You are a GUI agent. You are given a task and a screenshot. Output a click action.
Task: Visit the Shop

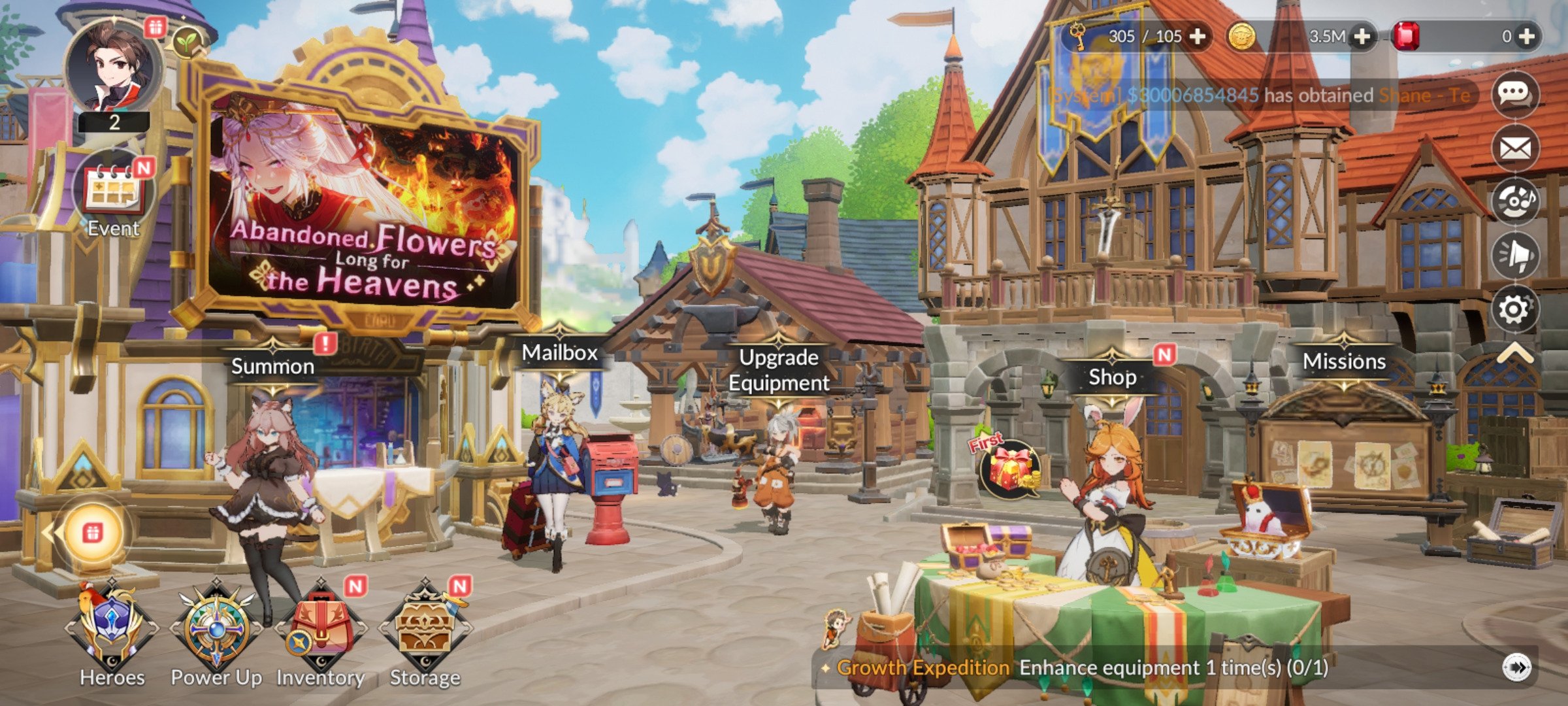point(1112,377)
